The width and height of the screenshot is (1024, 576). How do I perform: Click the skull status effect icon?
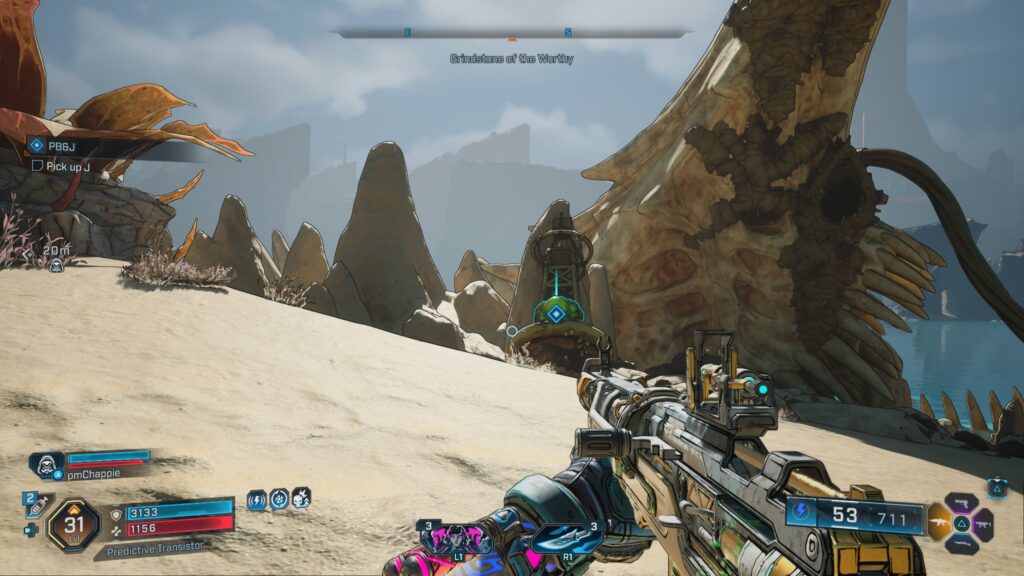301,498
